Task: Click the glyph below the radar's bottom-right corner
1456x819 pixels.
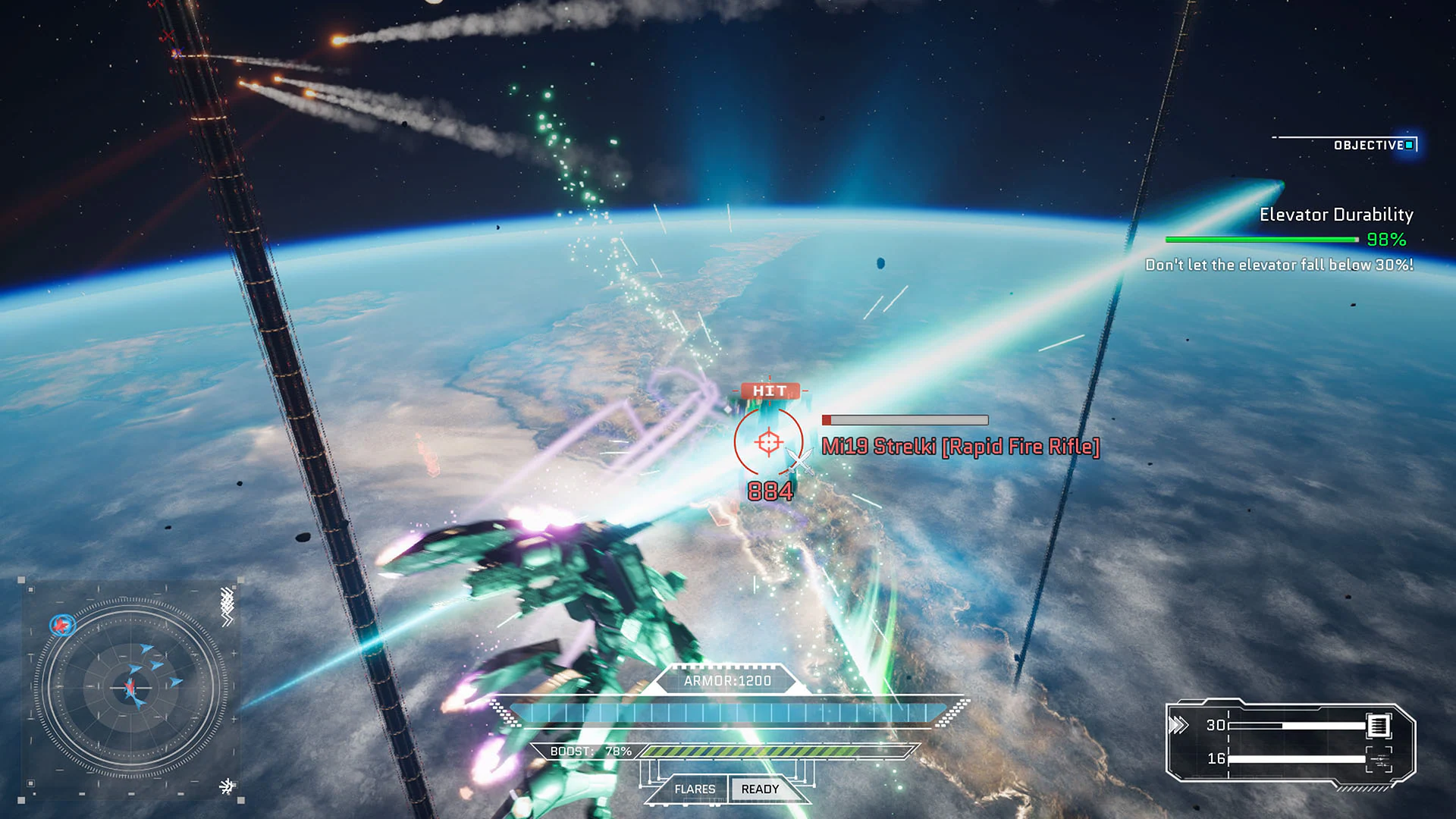Action: 226,786
